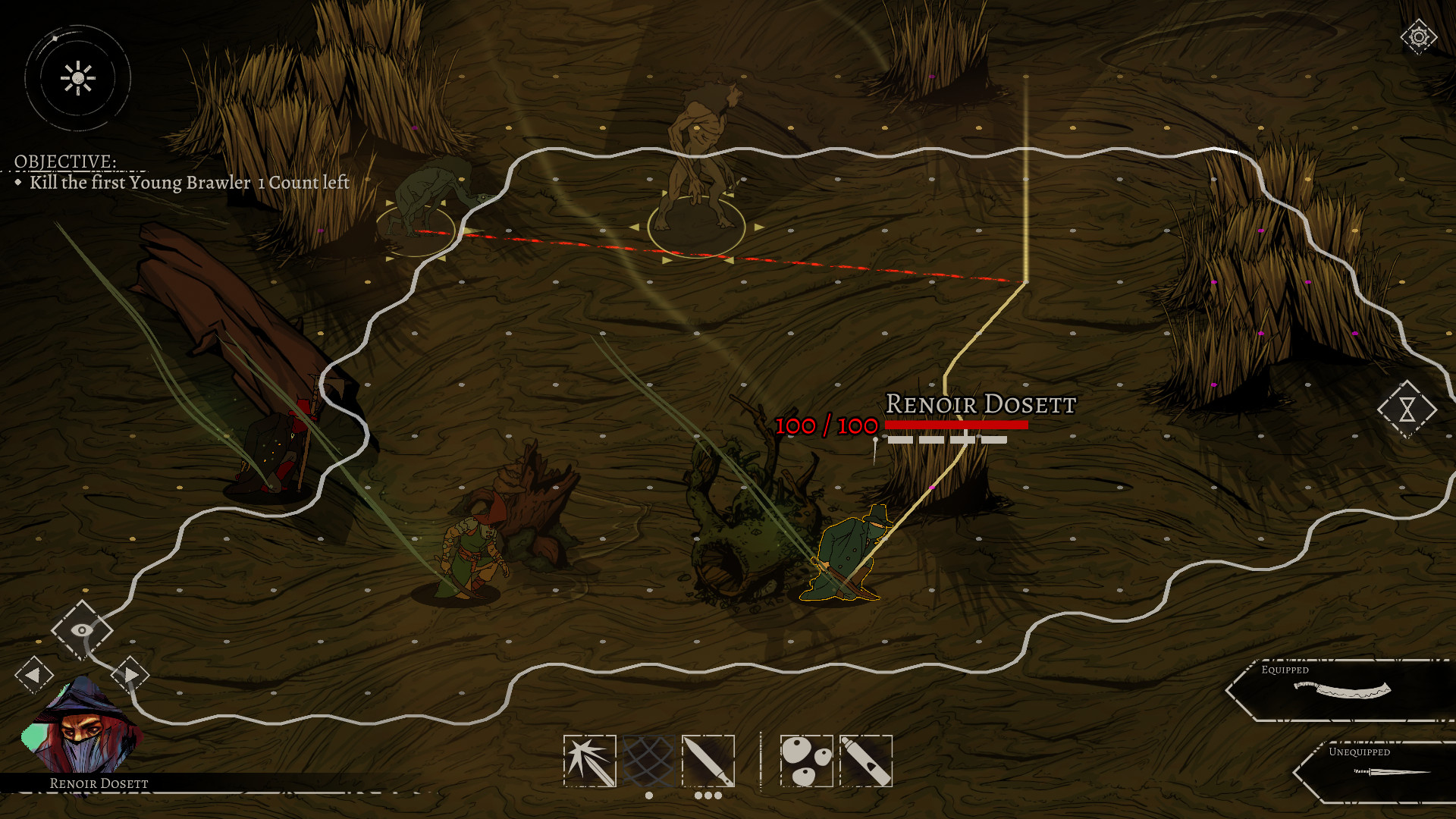Toggle the eye view button
The width and height of the screenshot is (1456, 819).
pyautogui.click(x=82, y=629)
